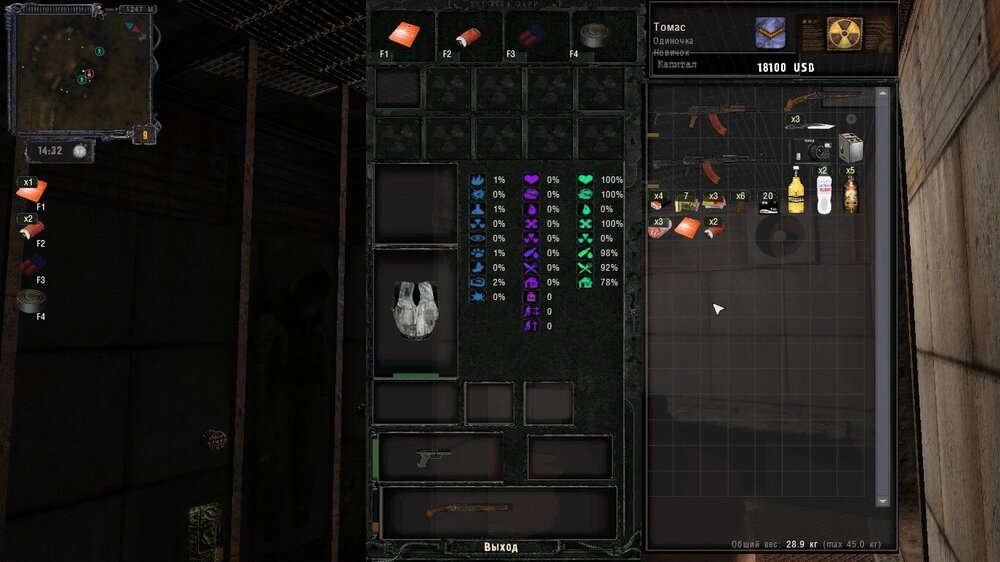Select the sausage stack of three
This screenshot has height=562, width=1000.
coord(658,228)
